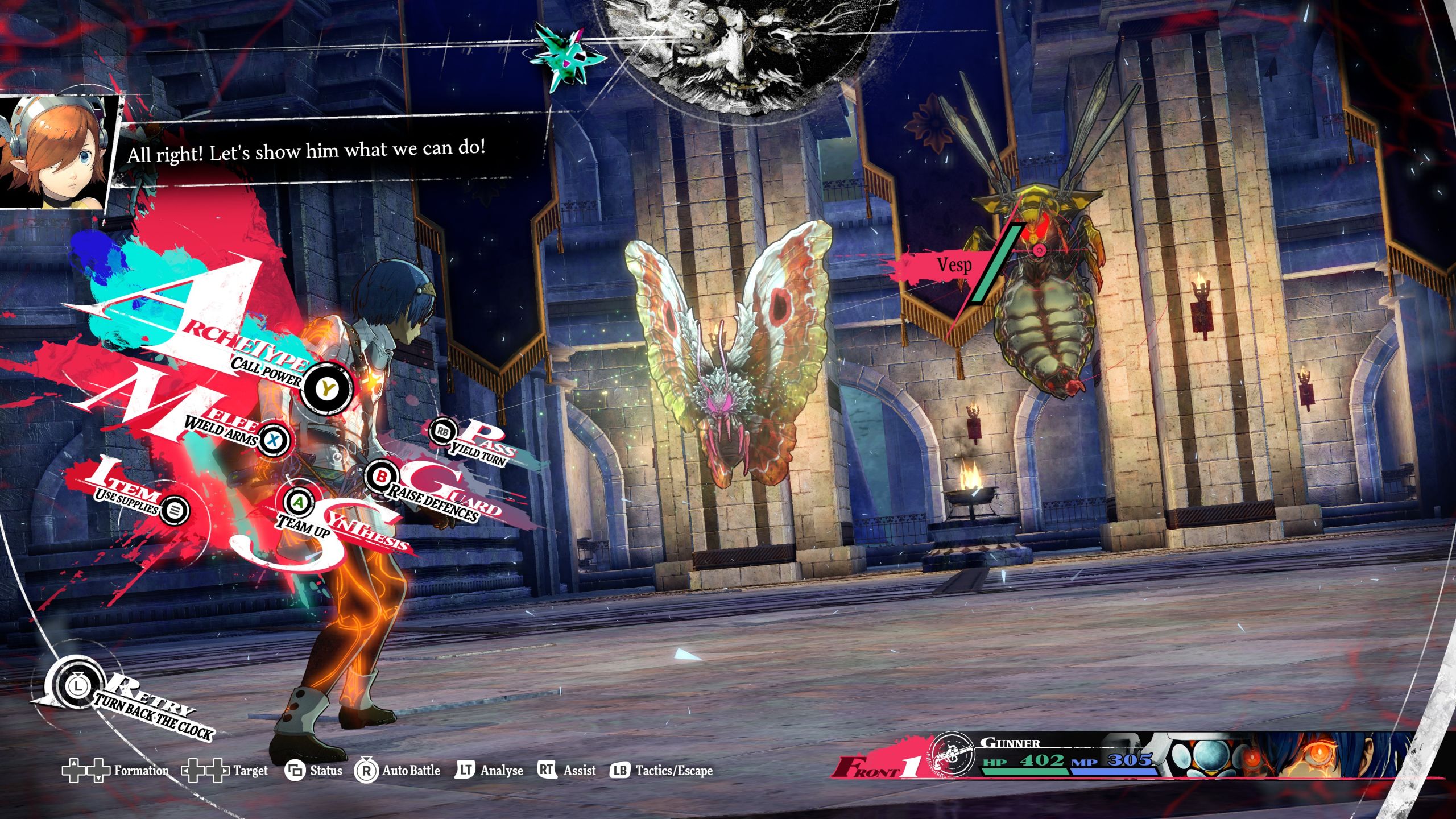The image size is (1456, 819).
Task: Click the Assist option
Action: tap(566, 771)
